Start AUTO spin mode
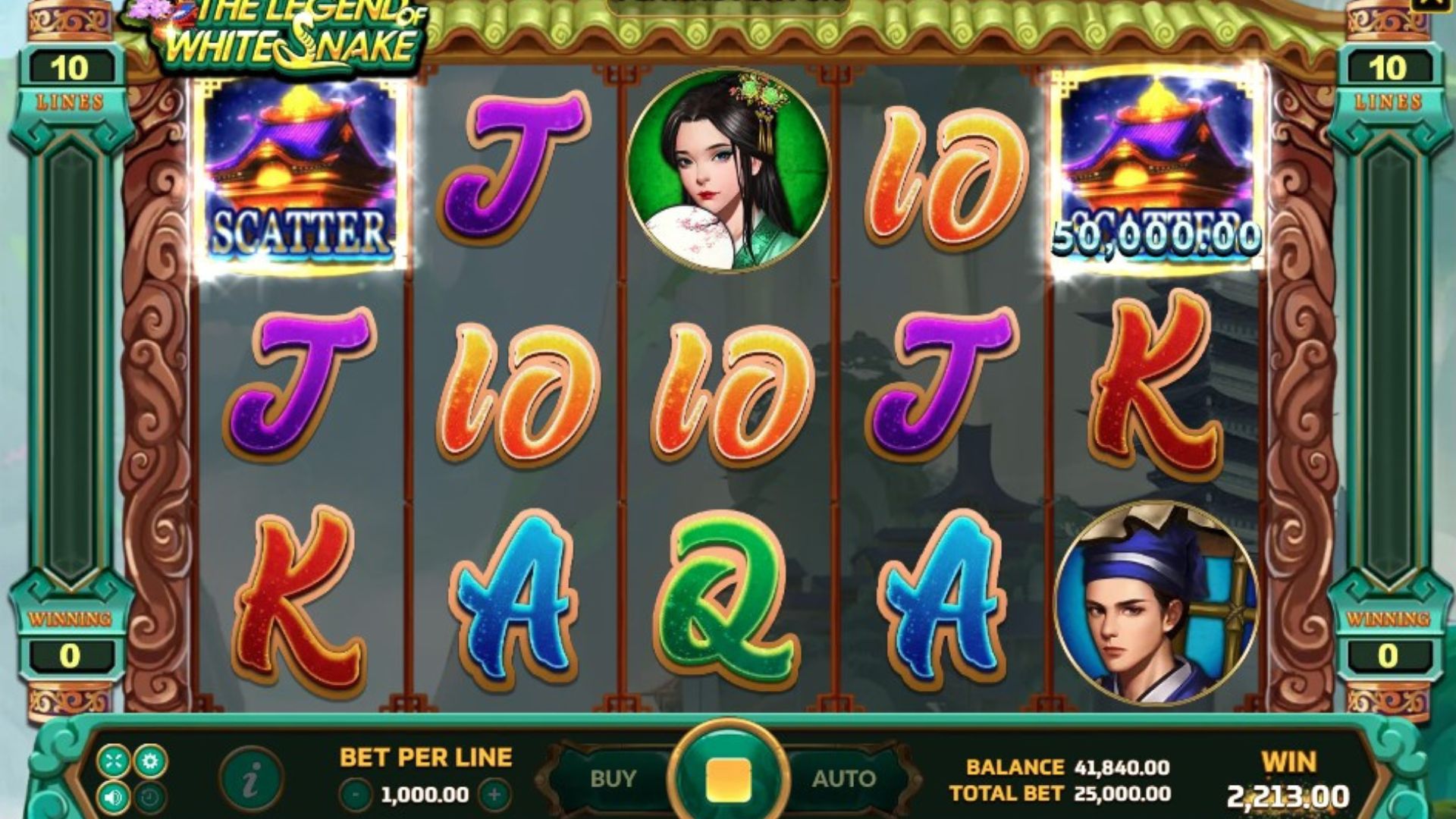 pos(843,779)
